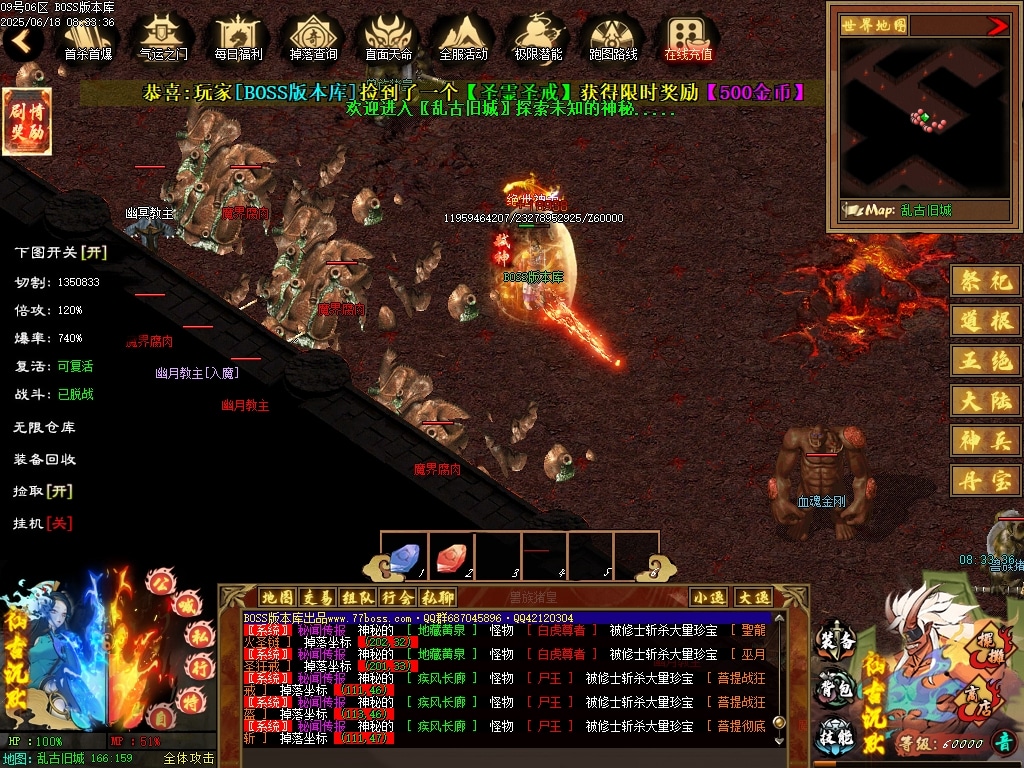Viewport: 1024px width, 768px height.
Task: Open the 全服活动 server events menu
Action: click(463, 39)
